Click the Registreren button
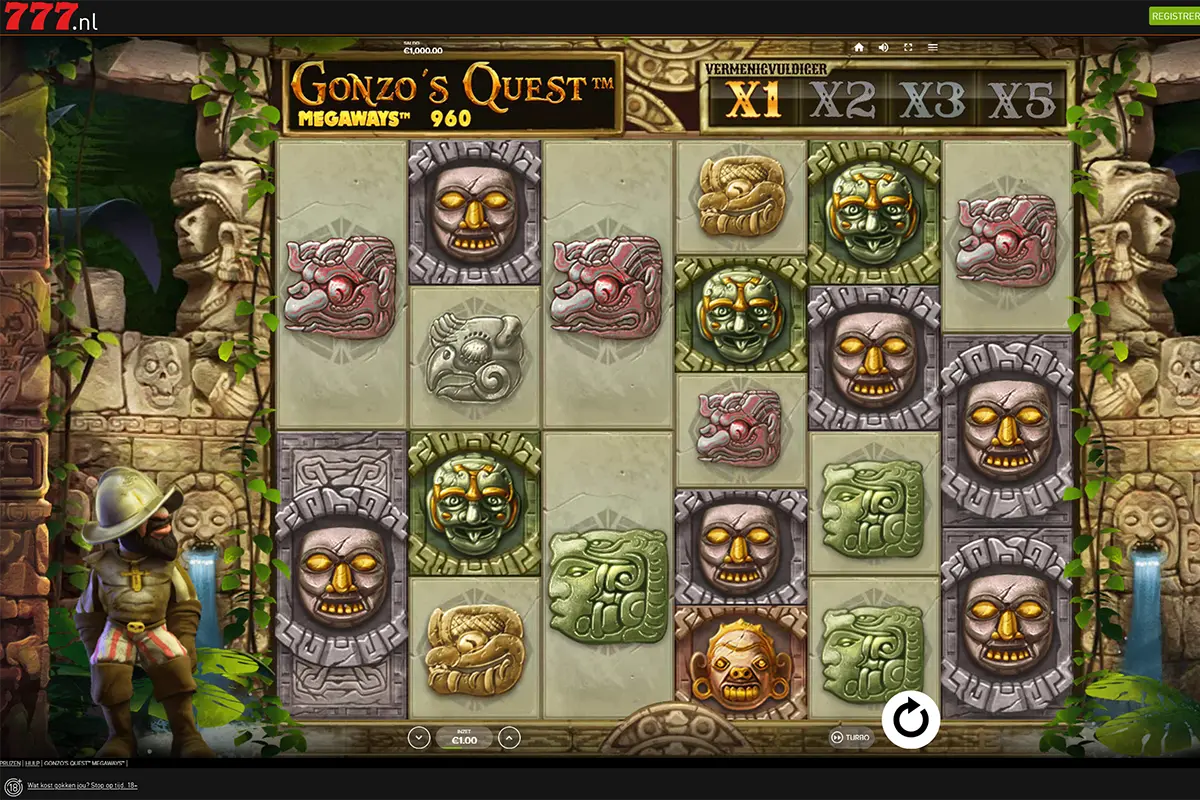The image size is (1200, 800). [x=1176, y=16]
